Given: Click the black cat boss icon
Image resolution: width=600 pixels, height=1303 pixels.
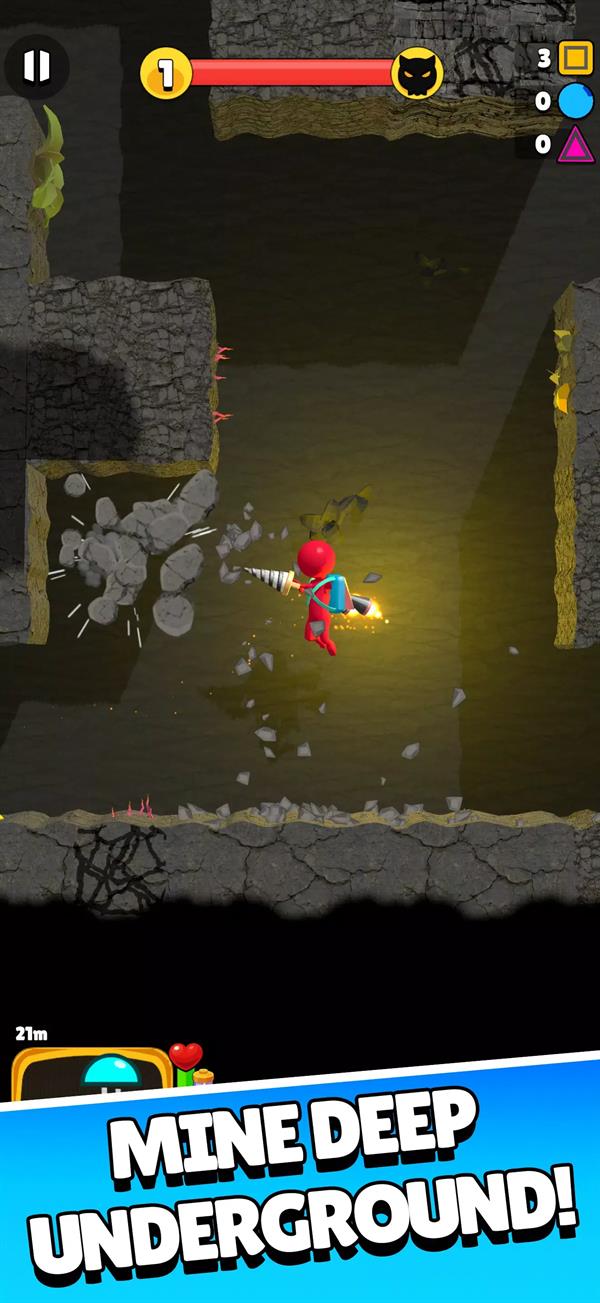Looking at the screenshot, I should point(416,72).
